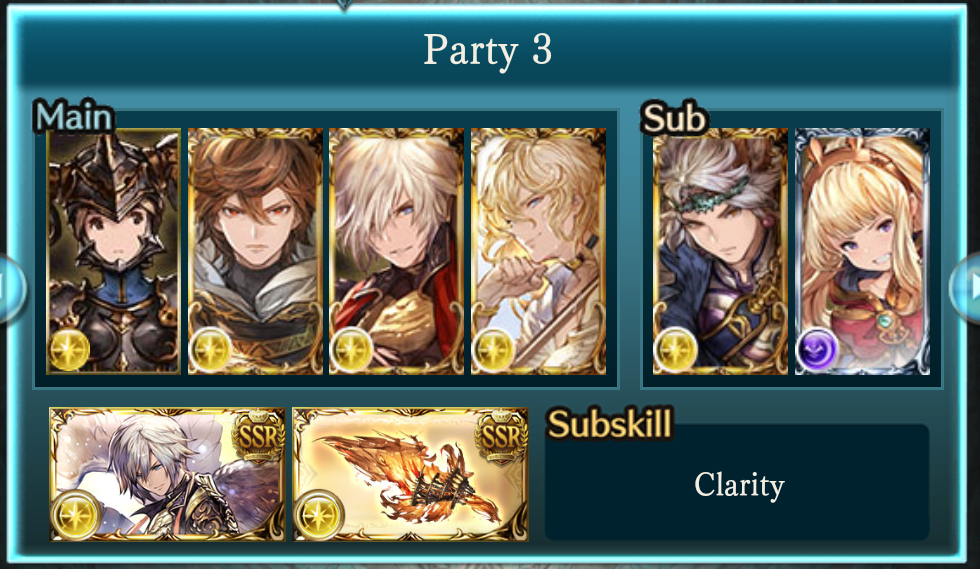Change the Clarity subskill

(737, 486)
